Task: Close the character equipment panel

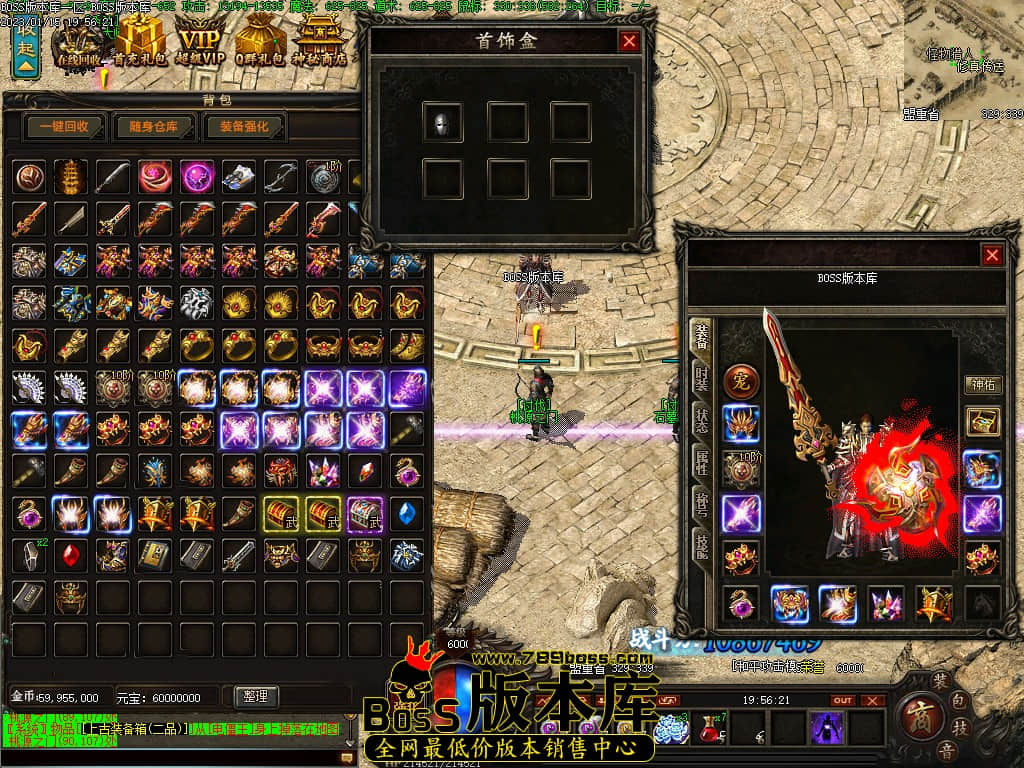Action: [x=992, y=255]
